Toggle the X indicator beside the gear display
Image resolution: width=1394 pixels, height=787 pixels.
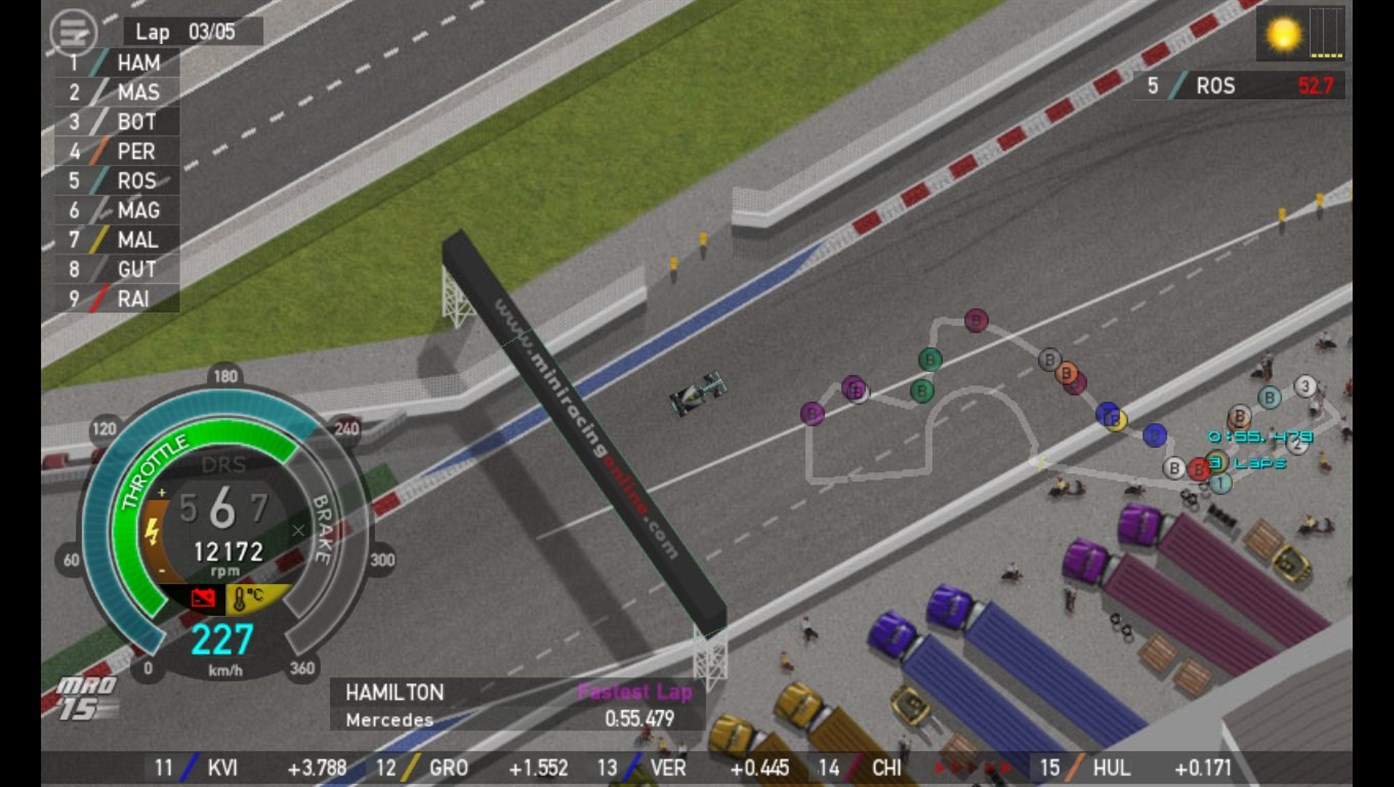297,531
